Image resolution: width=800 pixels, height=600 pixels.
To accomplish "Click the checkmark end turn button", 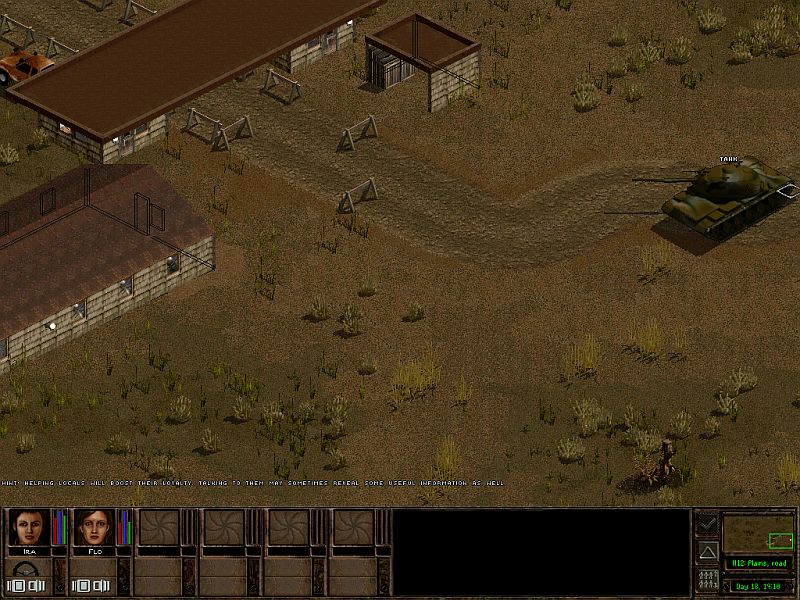I will [x=707, y=523].
